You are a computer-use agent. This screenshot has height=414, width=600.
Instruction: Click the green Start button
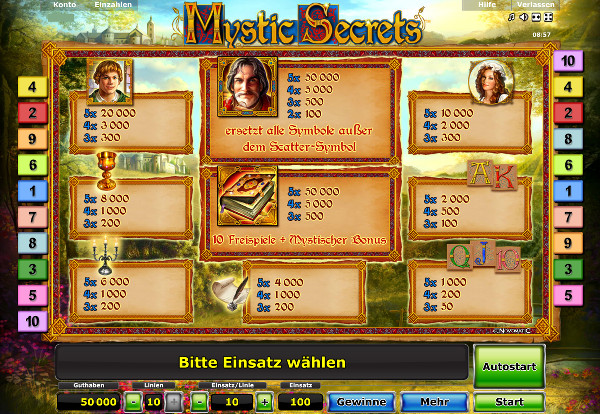(508, 402)
